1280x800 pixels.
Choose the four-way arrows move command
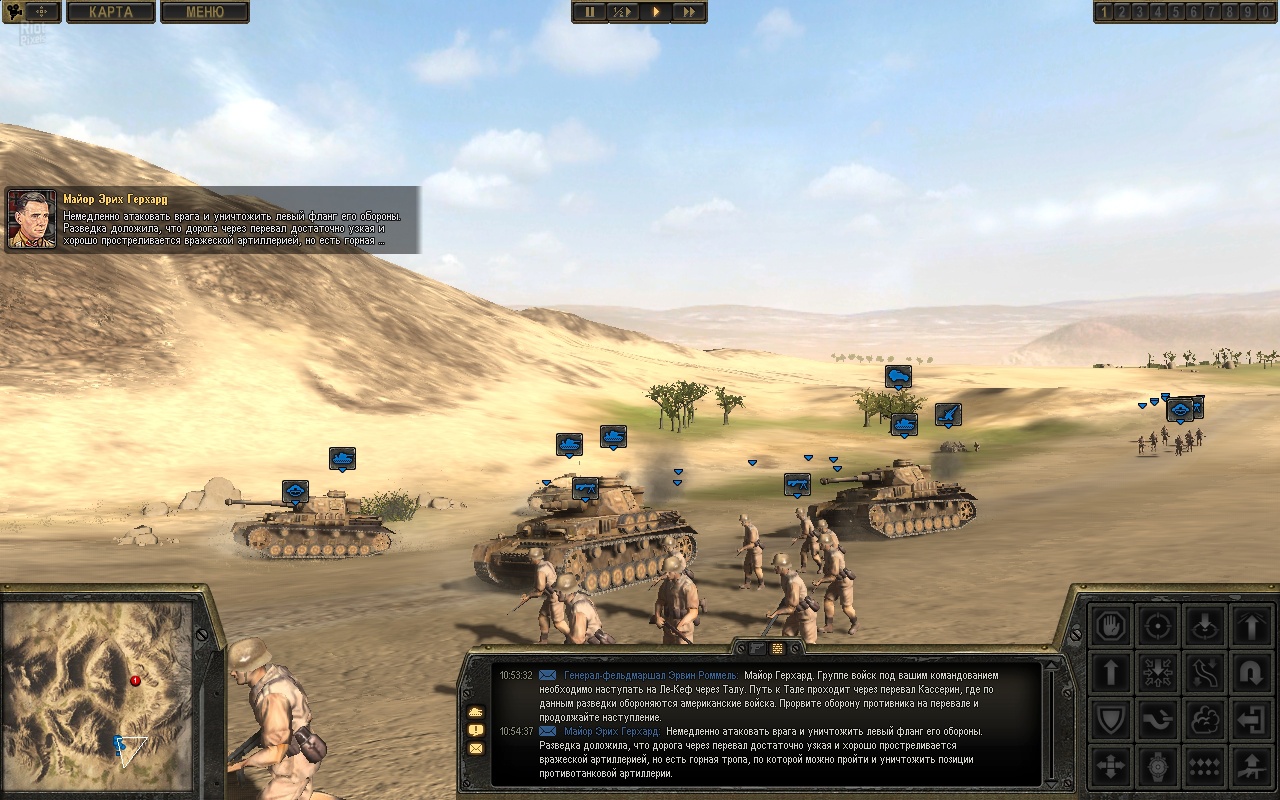click(1111, 766)
